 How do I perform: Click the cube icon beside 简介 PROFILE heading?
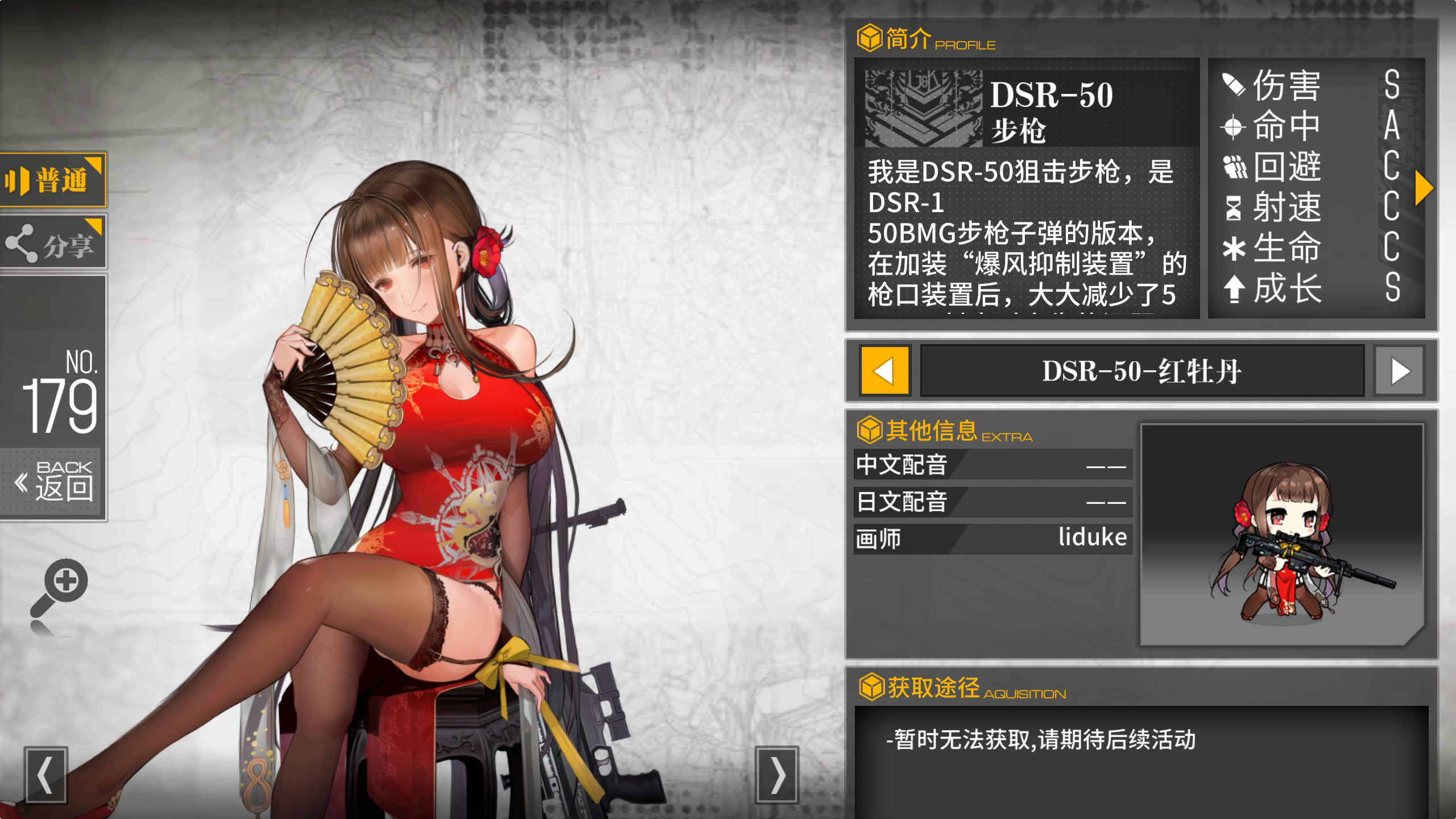870,39
